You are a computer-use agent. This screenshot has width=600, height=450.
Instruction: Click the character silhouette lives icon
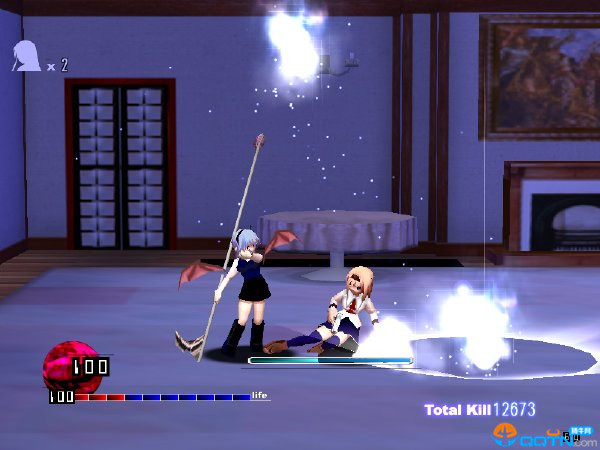tap(26, 57)
